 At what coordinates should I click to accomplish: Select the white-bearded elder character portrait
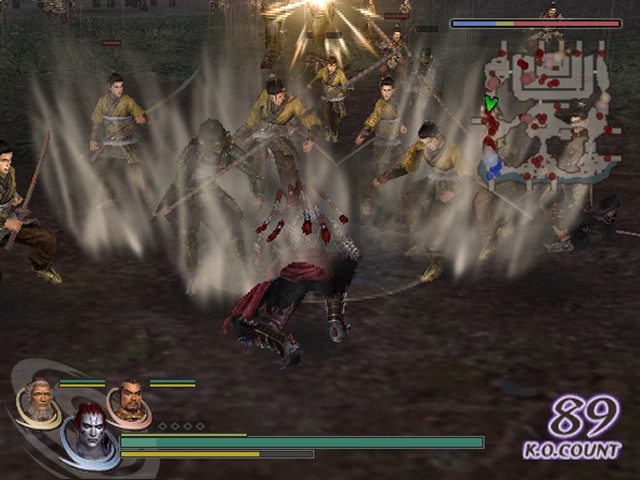click(37, 401)
